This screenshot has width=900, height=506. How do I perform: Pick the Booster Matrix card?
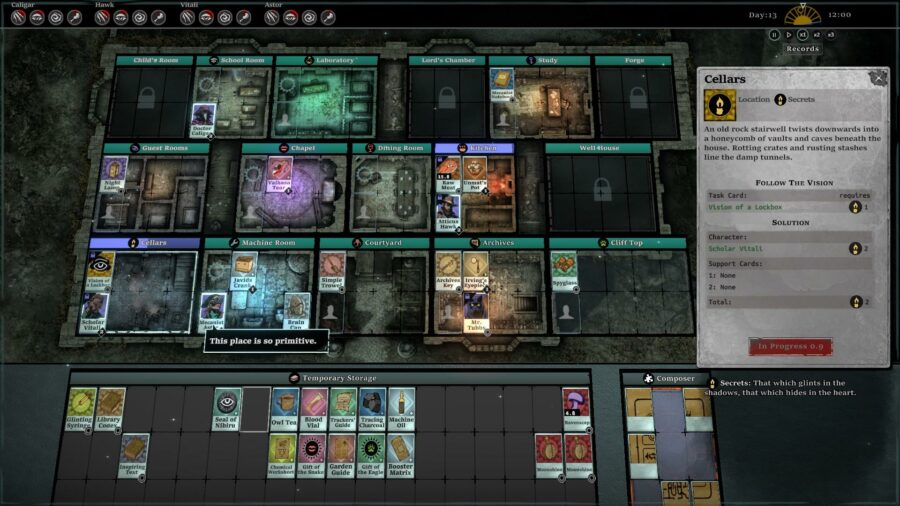tap(401, 454)
